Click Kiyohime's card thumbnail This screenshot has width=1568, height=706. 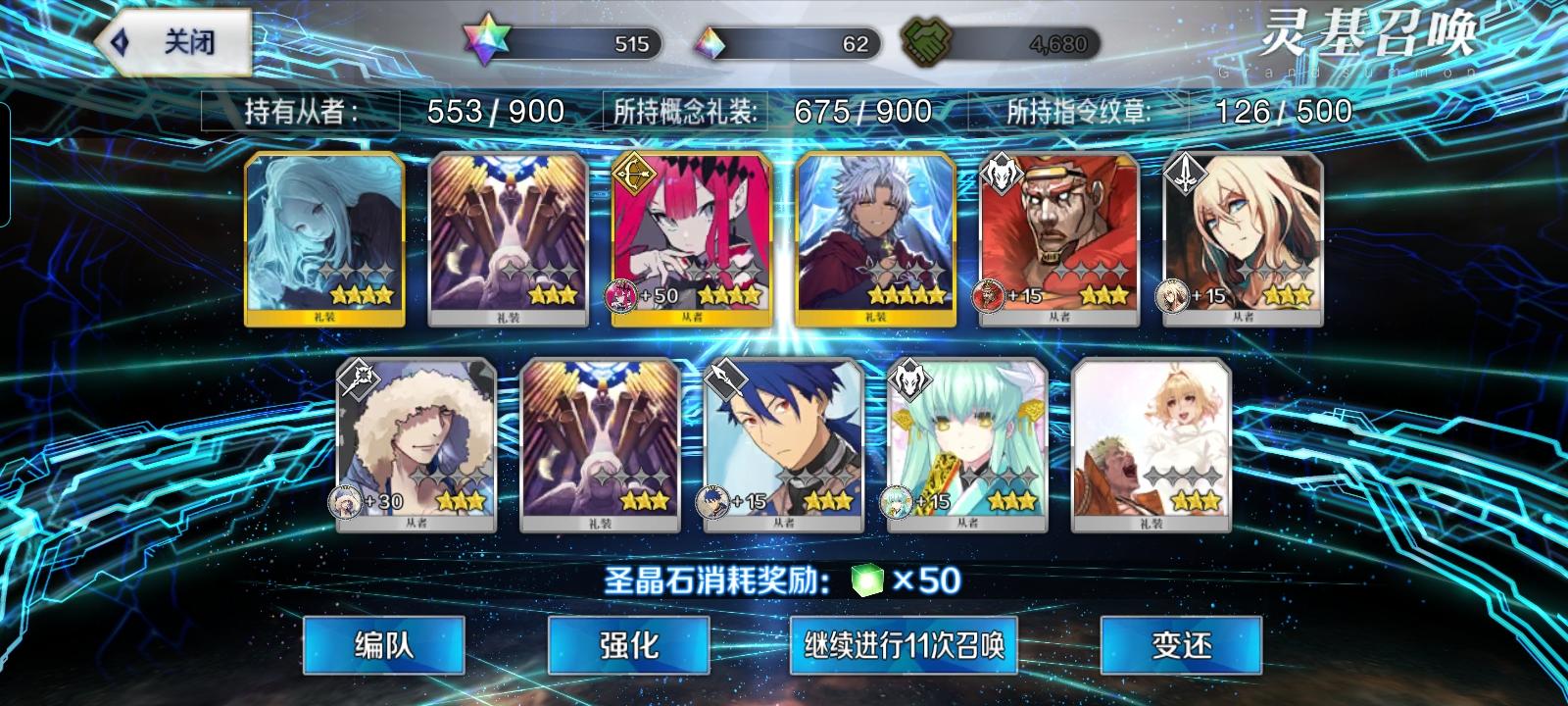[965, 446]
